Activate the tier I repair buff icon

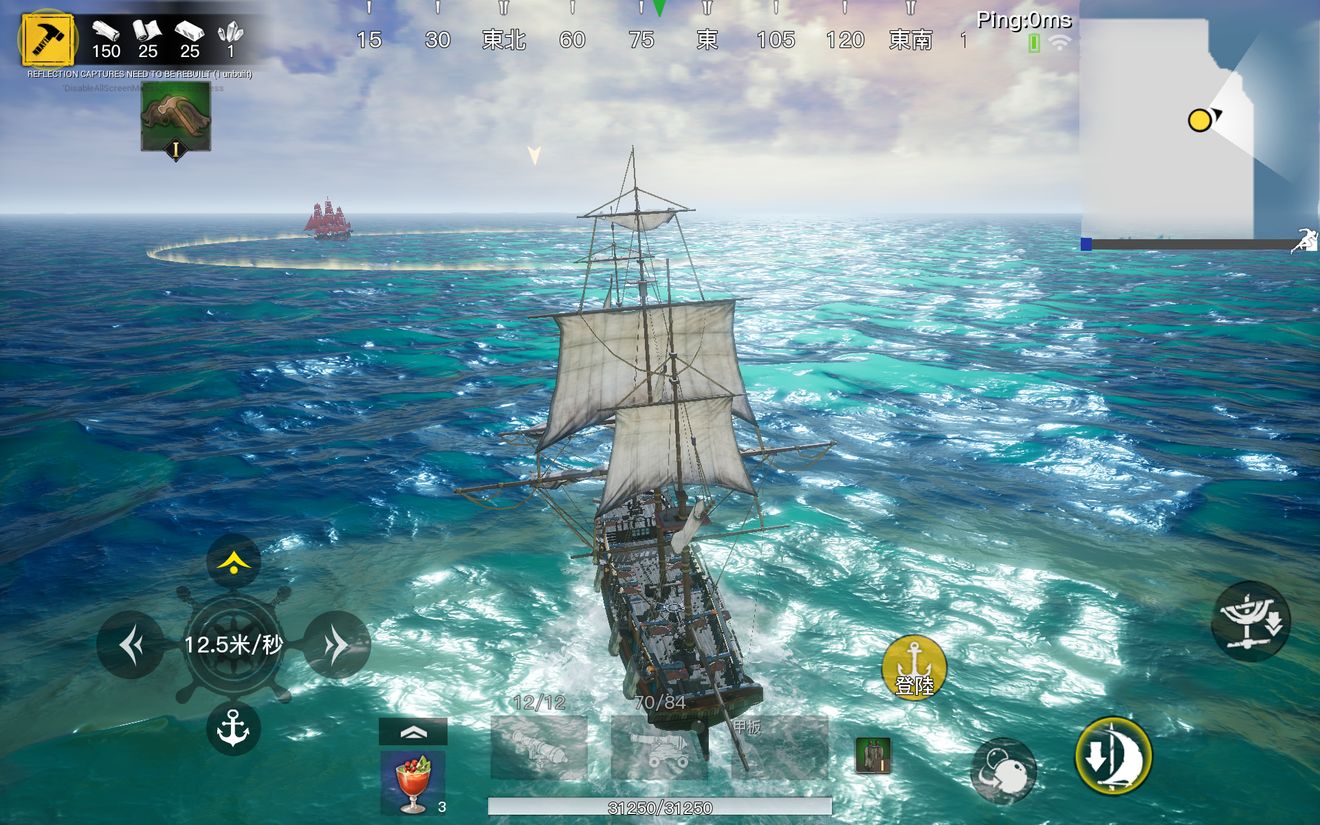[176, 118]
